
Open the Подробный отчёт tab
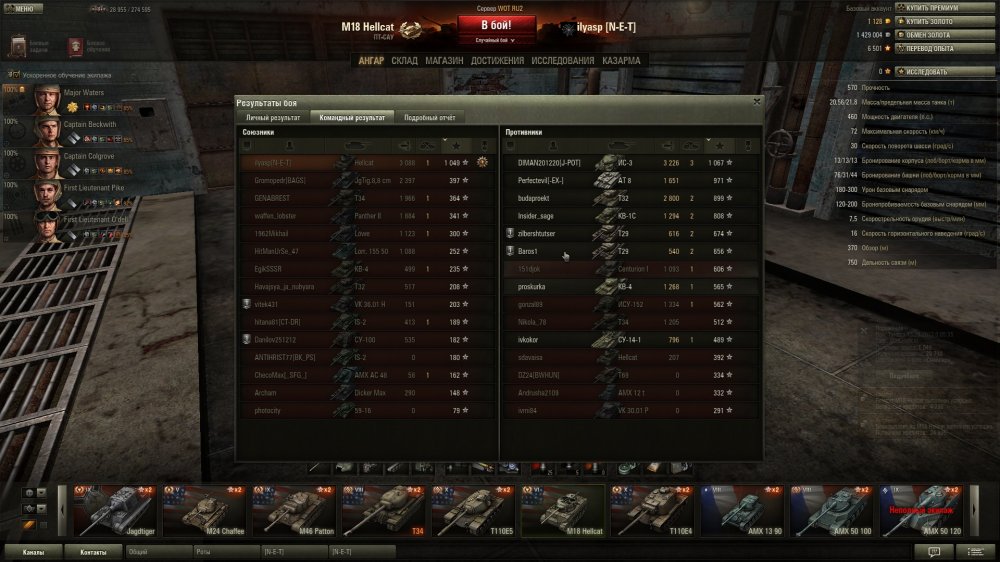(x=430, y=117)
